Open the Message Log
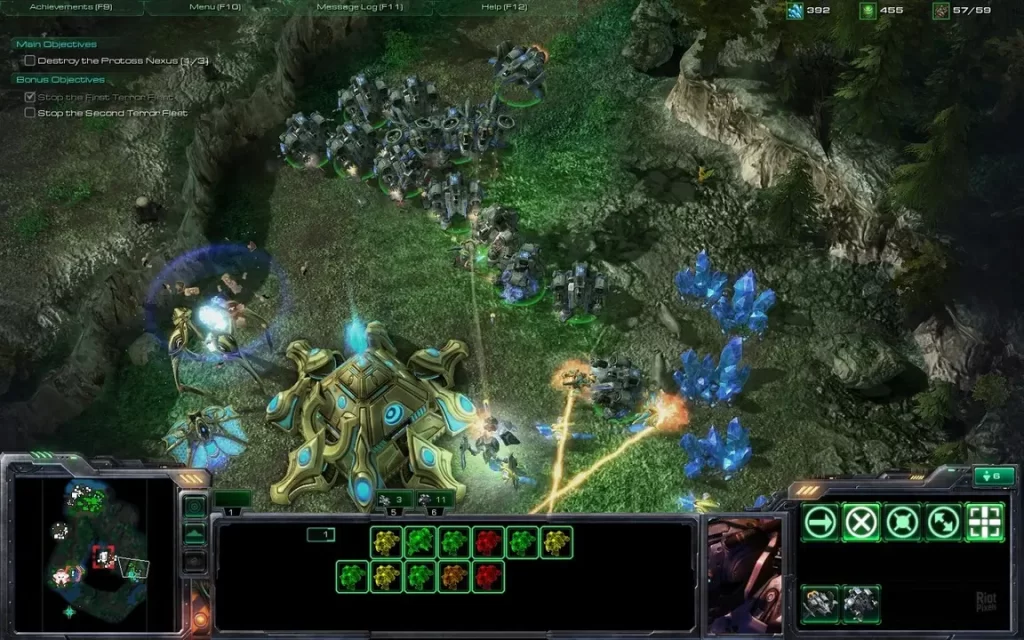Image resolution: width=1024 pixels, height=640 pixels. coord(359,7)
